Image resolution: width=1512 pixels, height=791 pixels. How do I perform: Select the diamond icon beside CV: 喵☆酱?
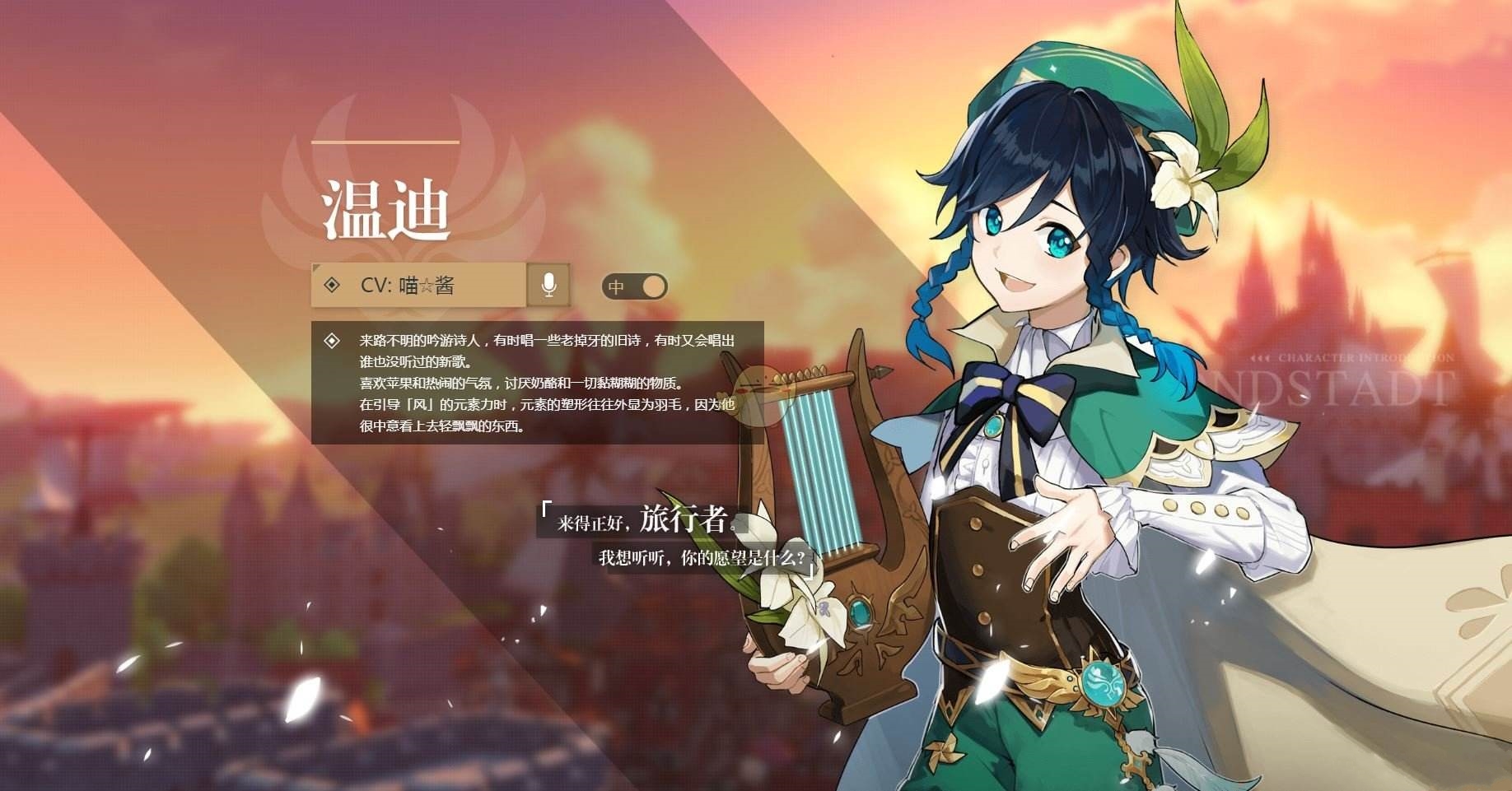(x=332, y=286)
